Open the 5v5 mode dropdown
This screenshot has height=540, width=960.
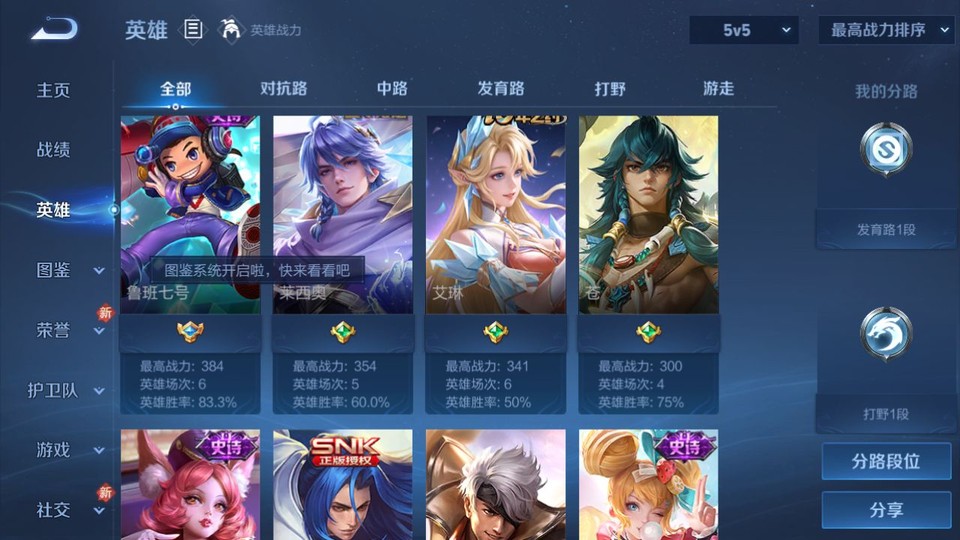(x=744, y=31)
